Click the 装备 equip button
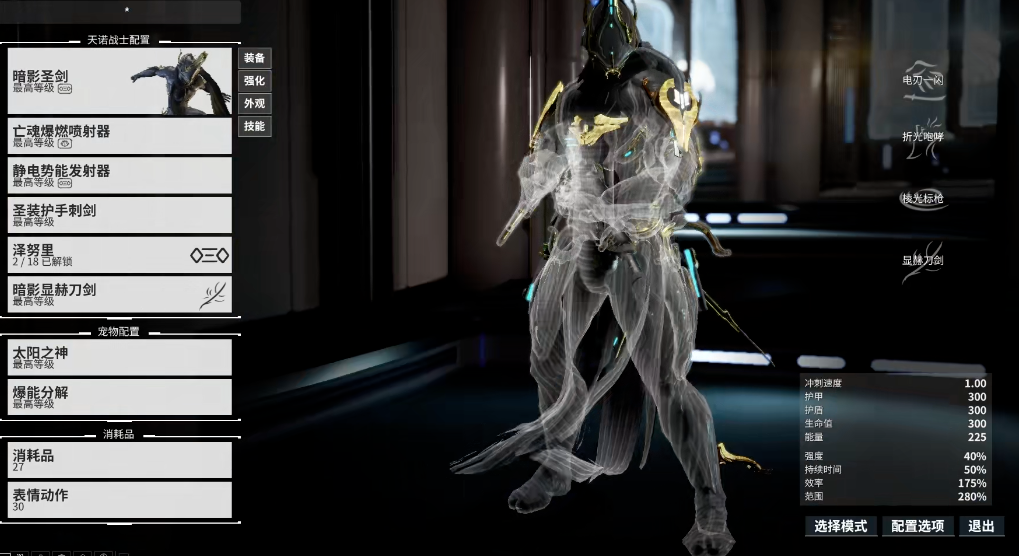 coord(254,58)
